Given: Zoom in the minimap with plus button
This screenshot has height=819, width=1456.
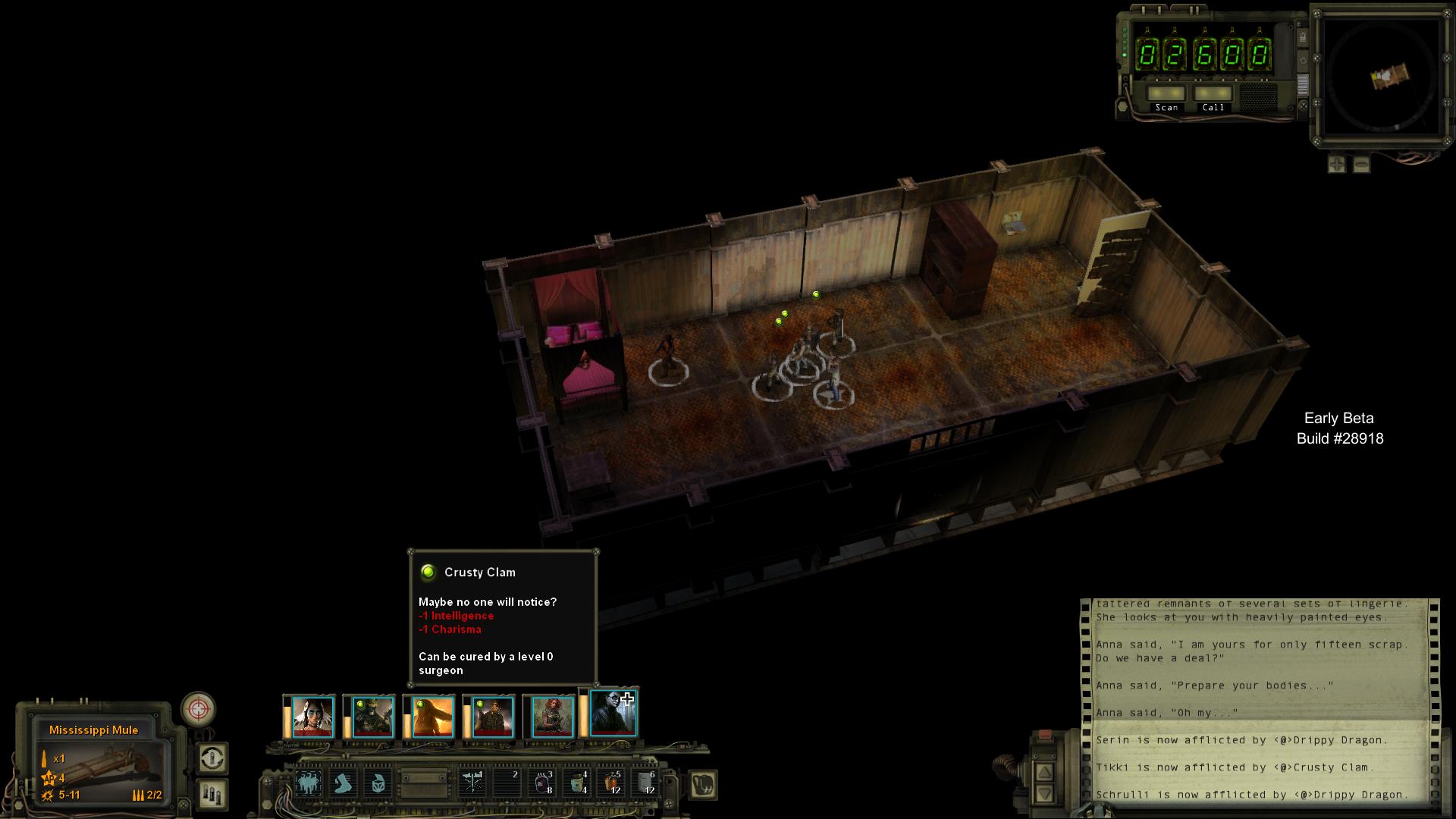Looking at the screenshot, I should point(1337,164).
